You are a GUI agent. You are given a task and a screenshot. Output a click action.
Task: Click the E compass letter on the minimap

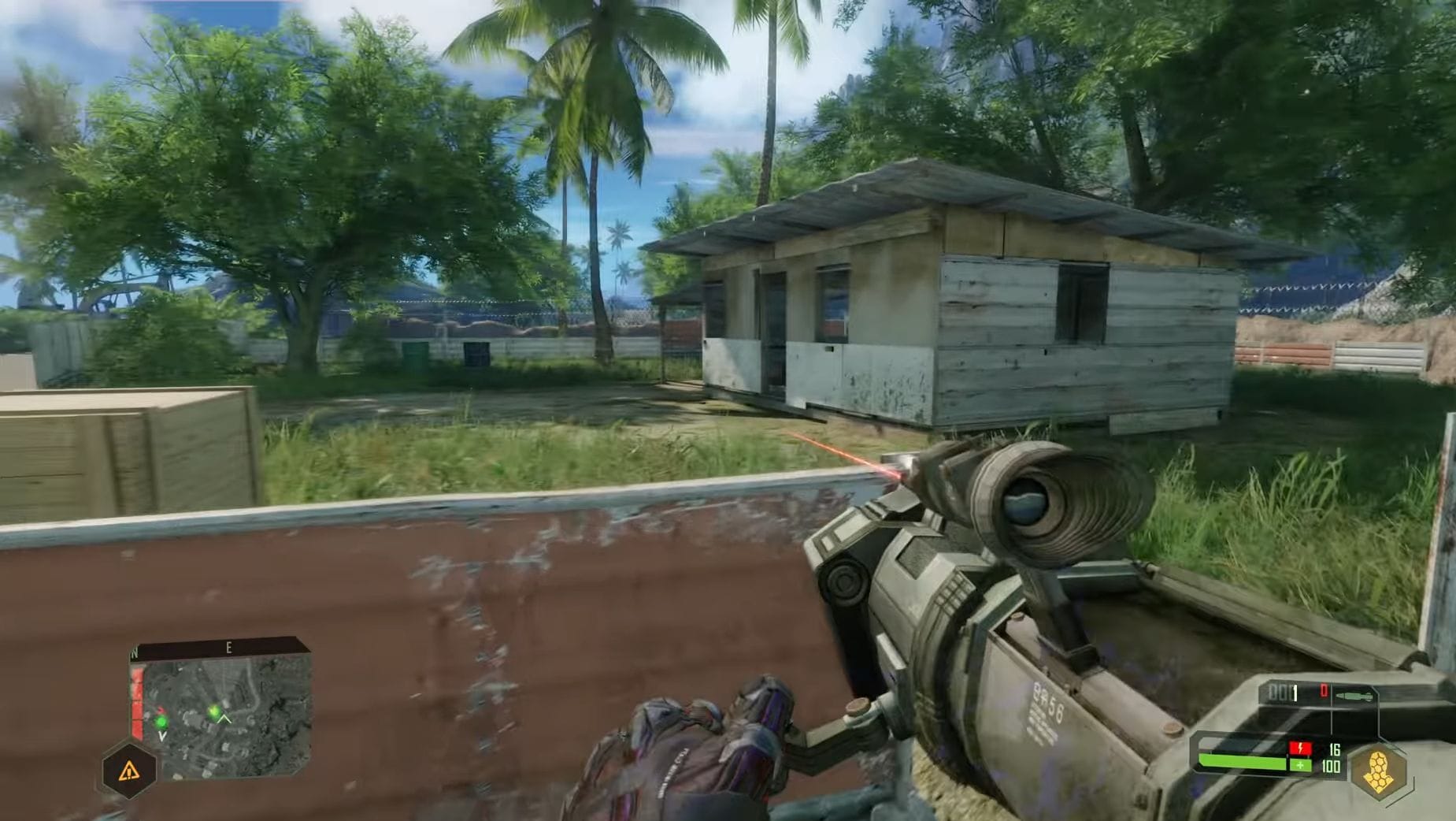click(x=228, y=648)
